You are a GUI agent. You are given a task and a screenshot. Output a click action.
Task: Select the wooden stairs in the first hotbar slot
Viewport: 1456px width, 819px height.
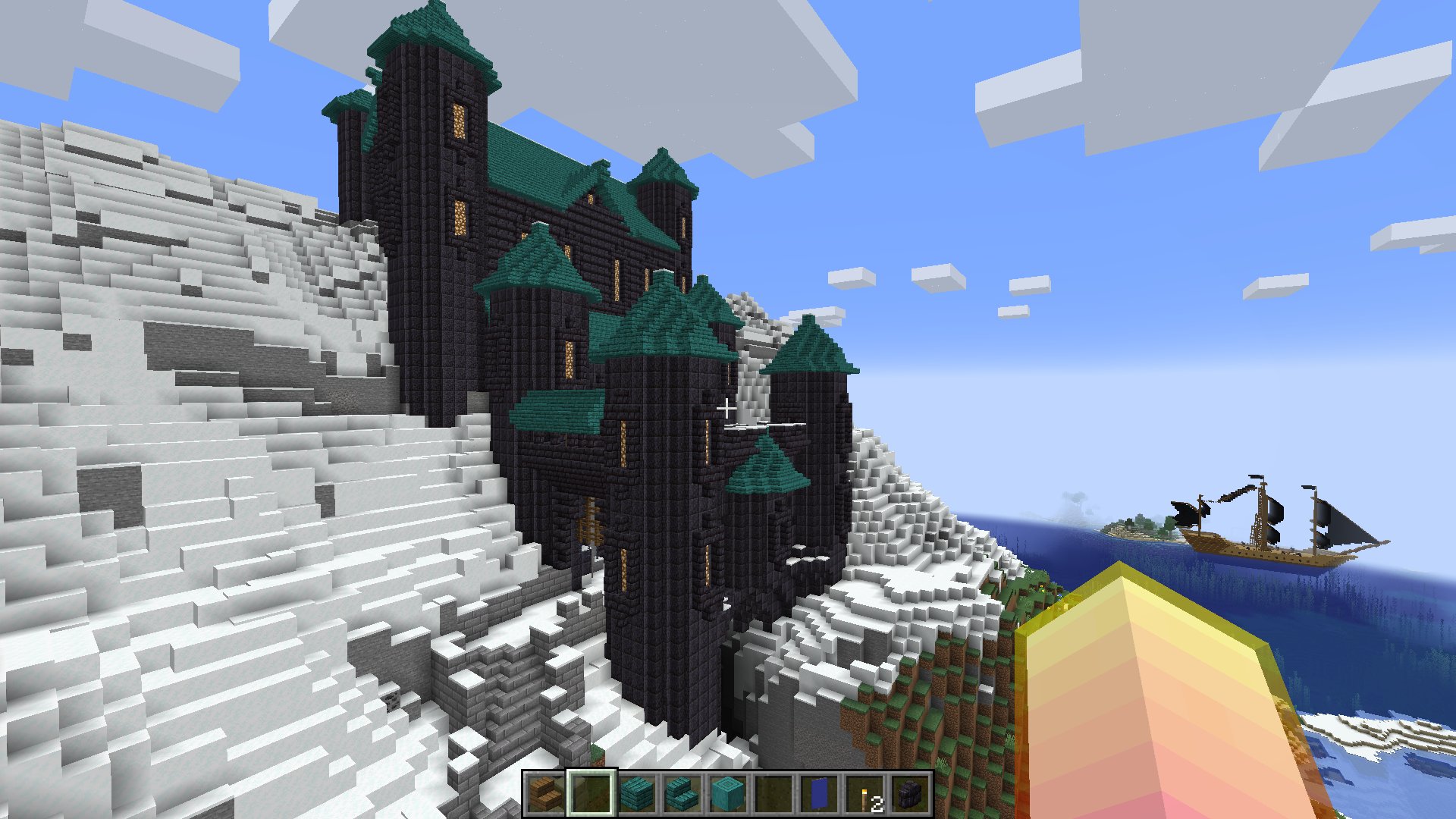(x=544, y=799)
